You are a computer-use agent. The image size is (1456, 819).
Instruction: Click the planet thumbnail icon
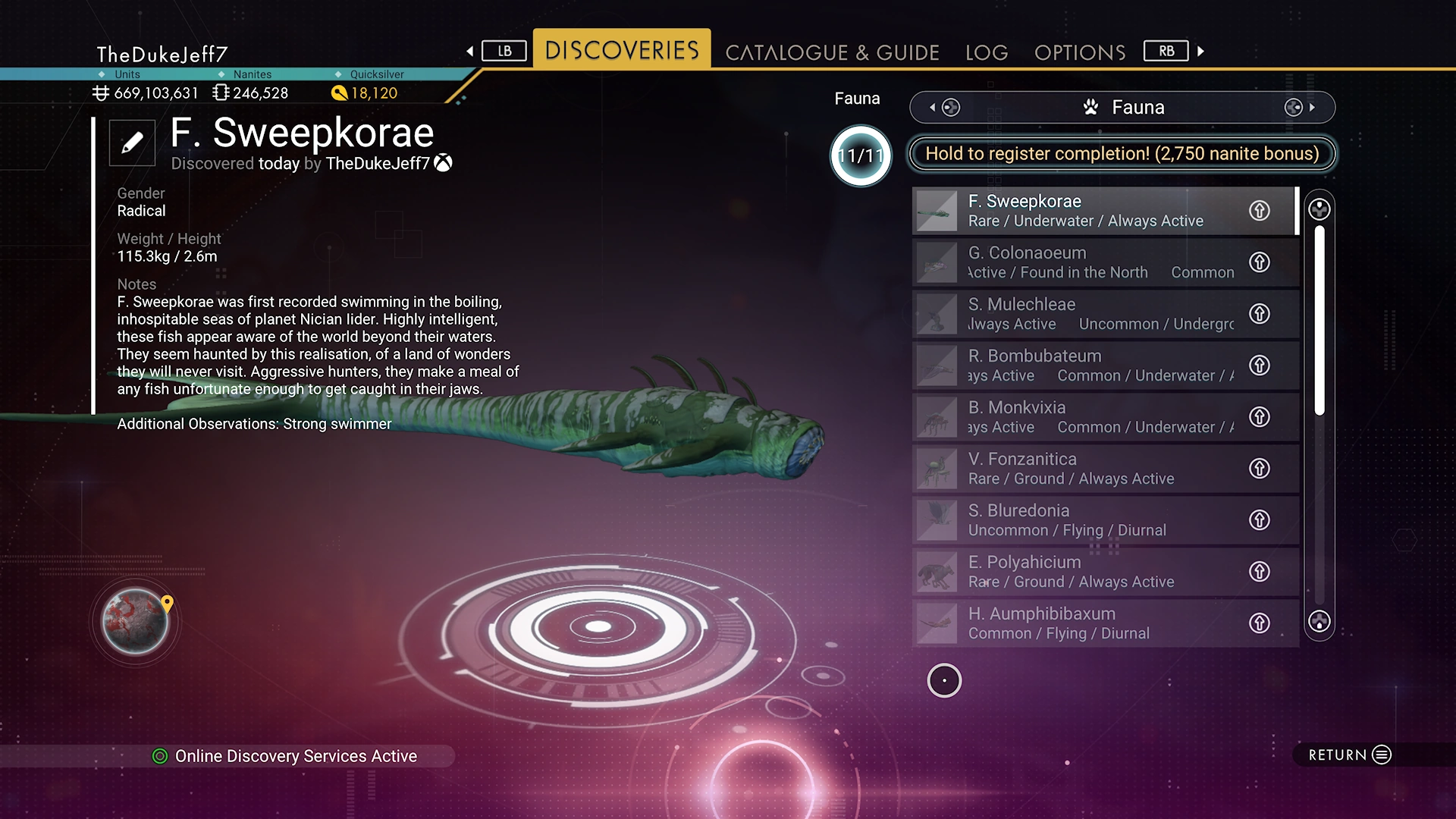(136, 622)
